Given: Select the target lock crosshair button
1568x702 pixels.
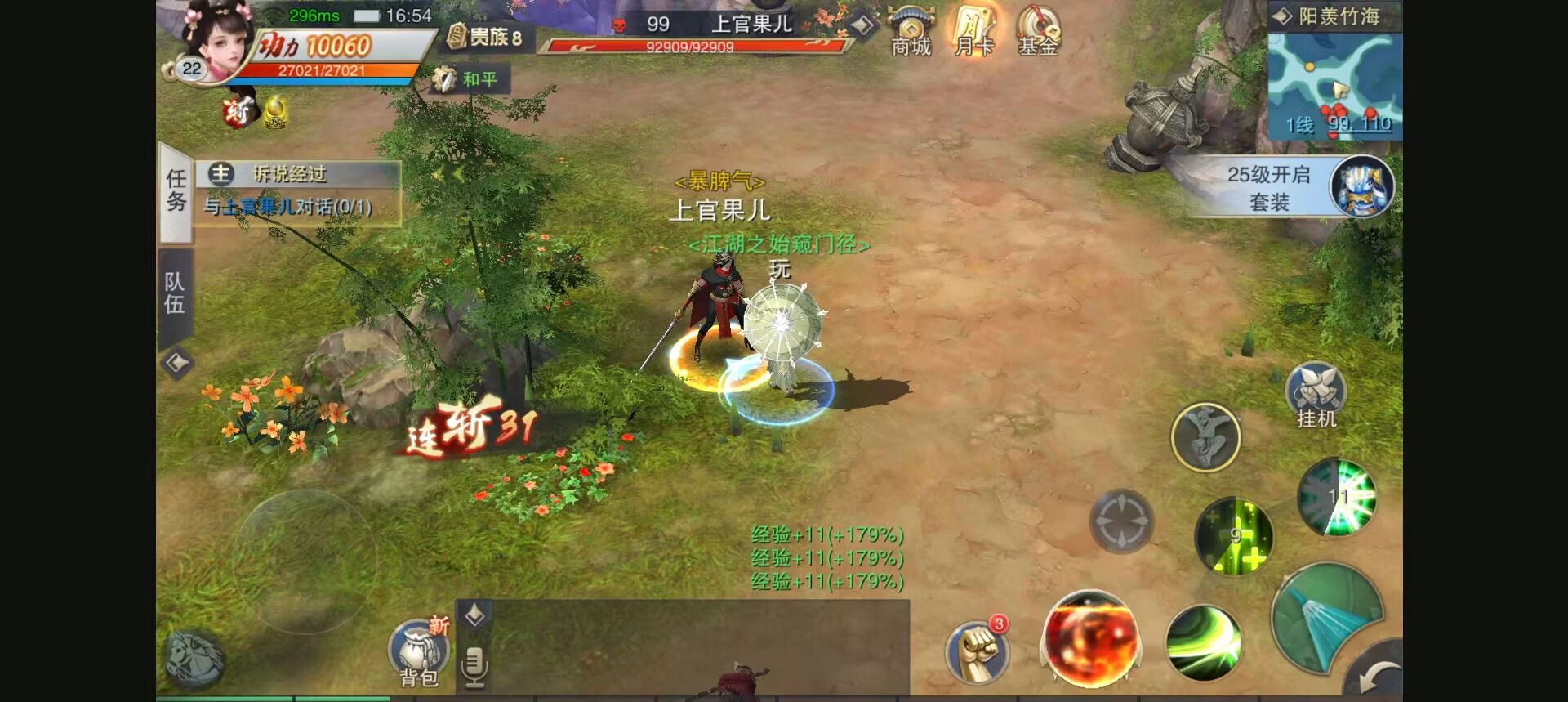Looking at the screenshot, I should pyautogui.click(x=1121, y=521).
